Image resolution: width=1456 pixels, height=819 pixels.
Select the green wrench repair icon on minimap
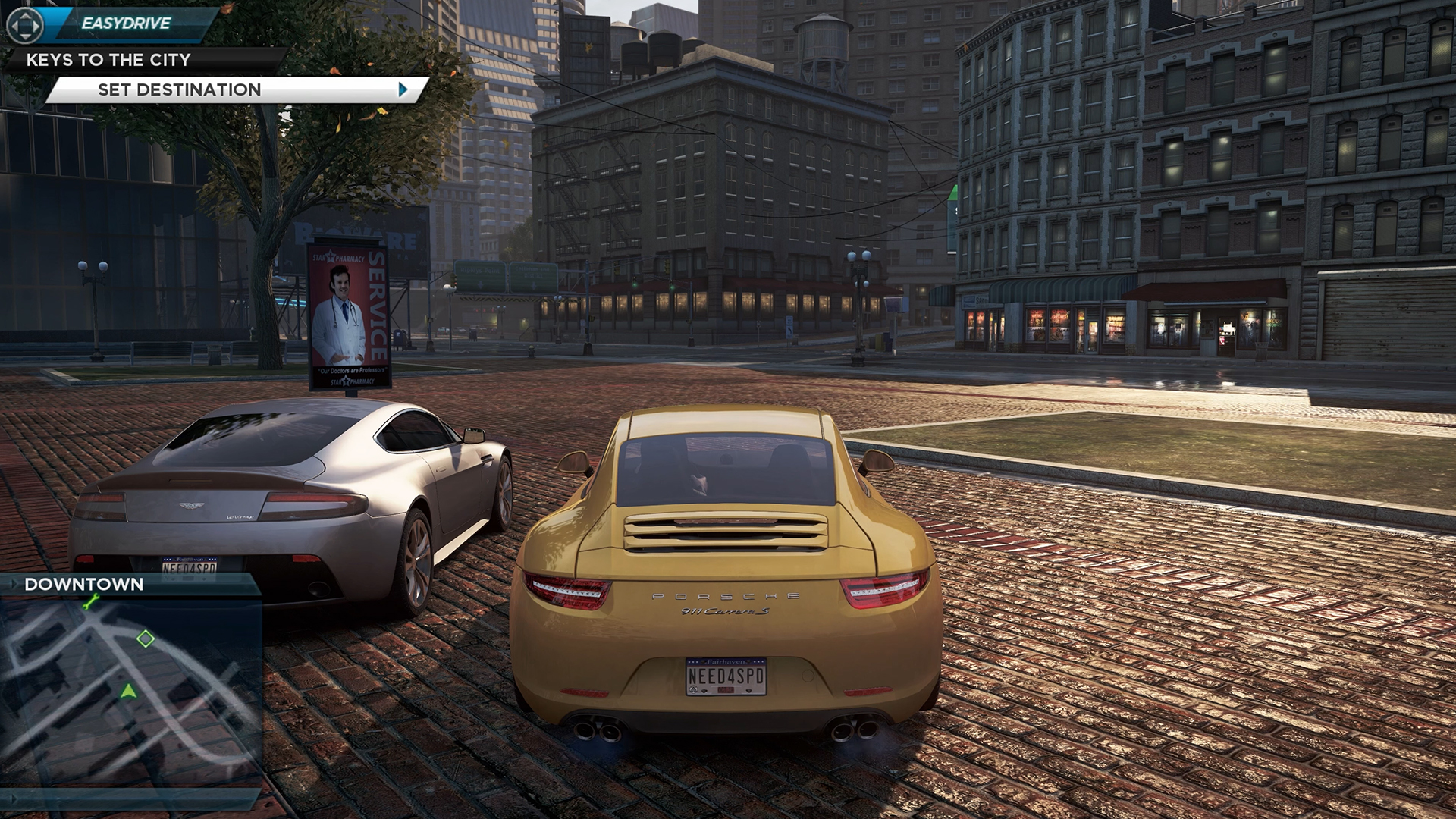[92, 601]
